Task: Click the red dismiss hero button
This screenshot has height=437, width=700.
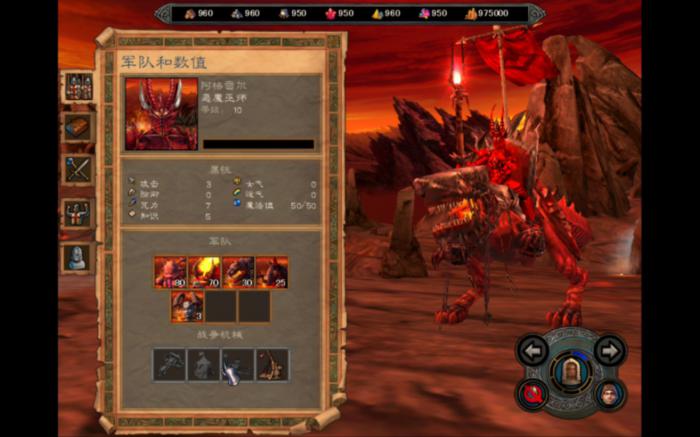Action: [x=533, y=393]
